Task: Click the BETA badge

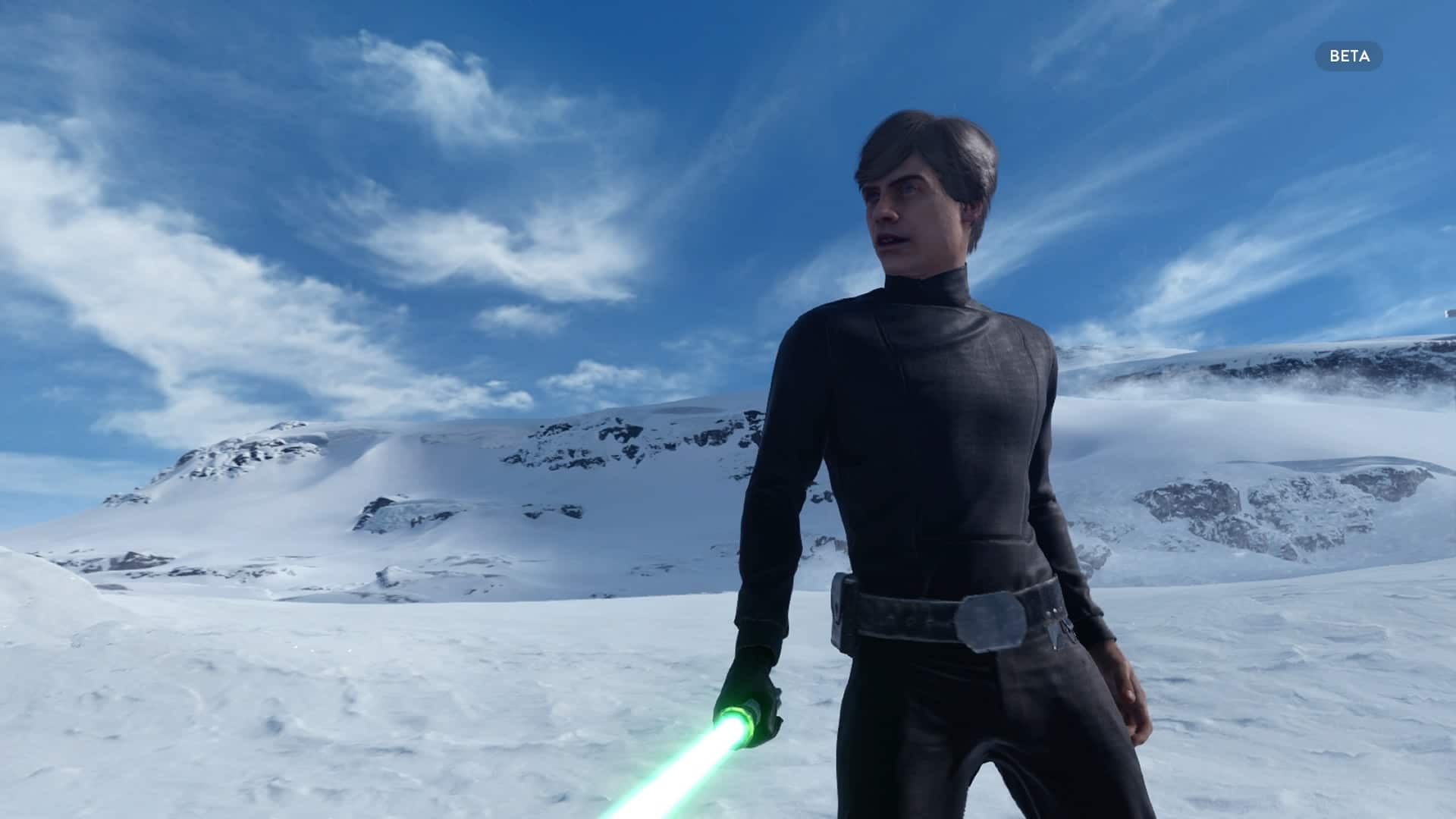Action: pos(1348,56)
